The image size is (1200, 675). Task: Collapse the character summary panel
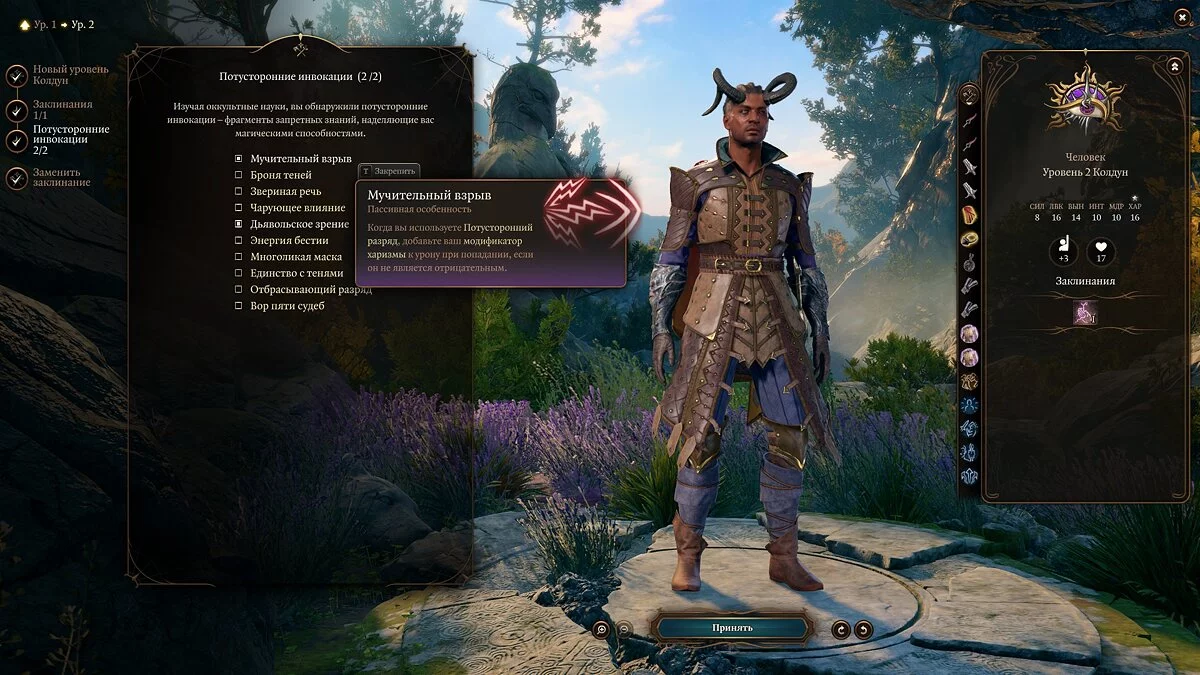pos(1174,66)
